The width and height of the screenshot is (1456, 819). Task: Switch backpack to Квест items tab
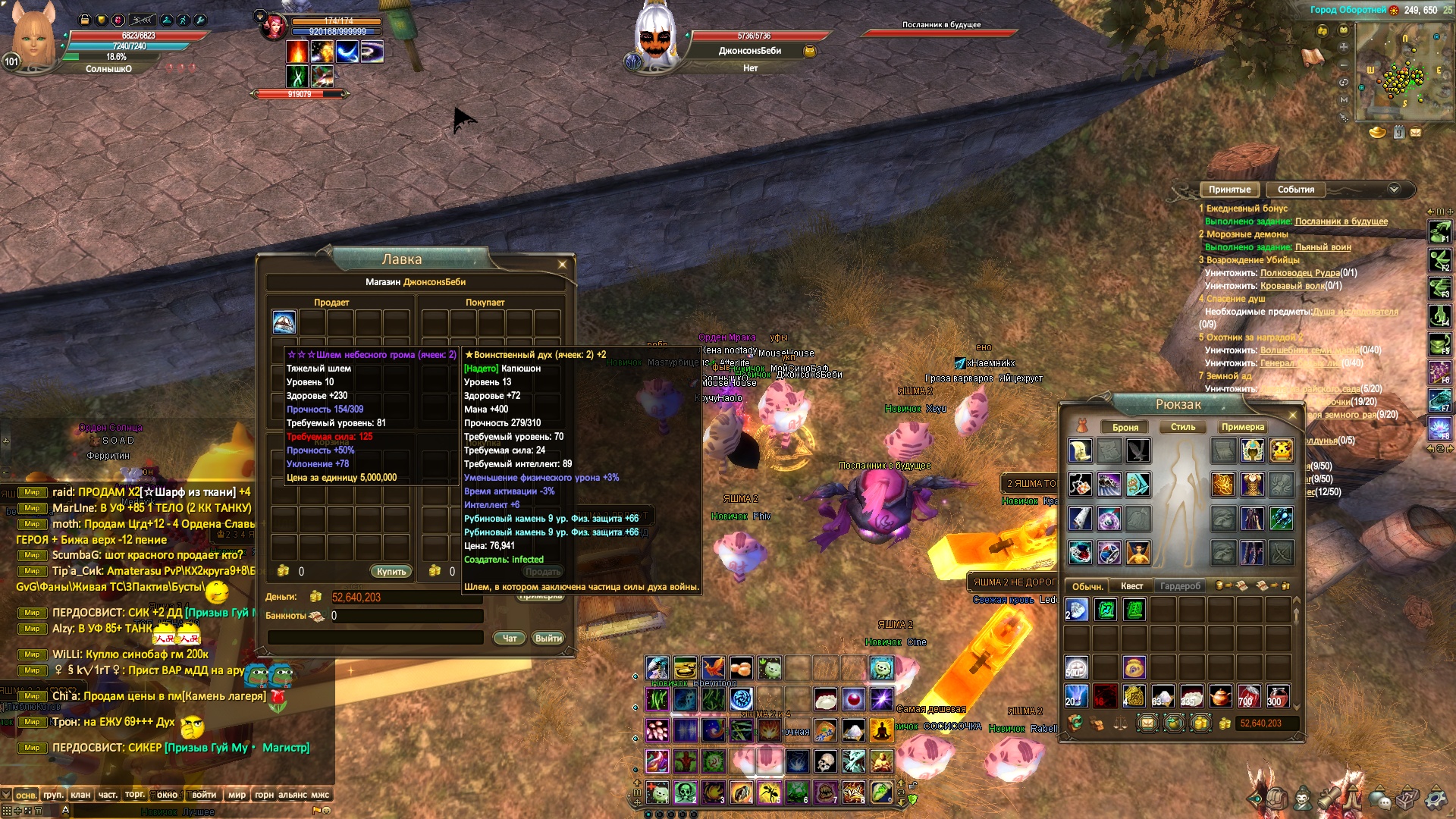pos(1131,586)
